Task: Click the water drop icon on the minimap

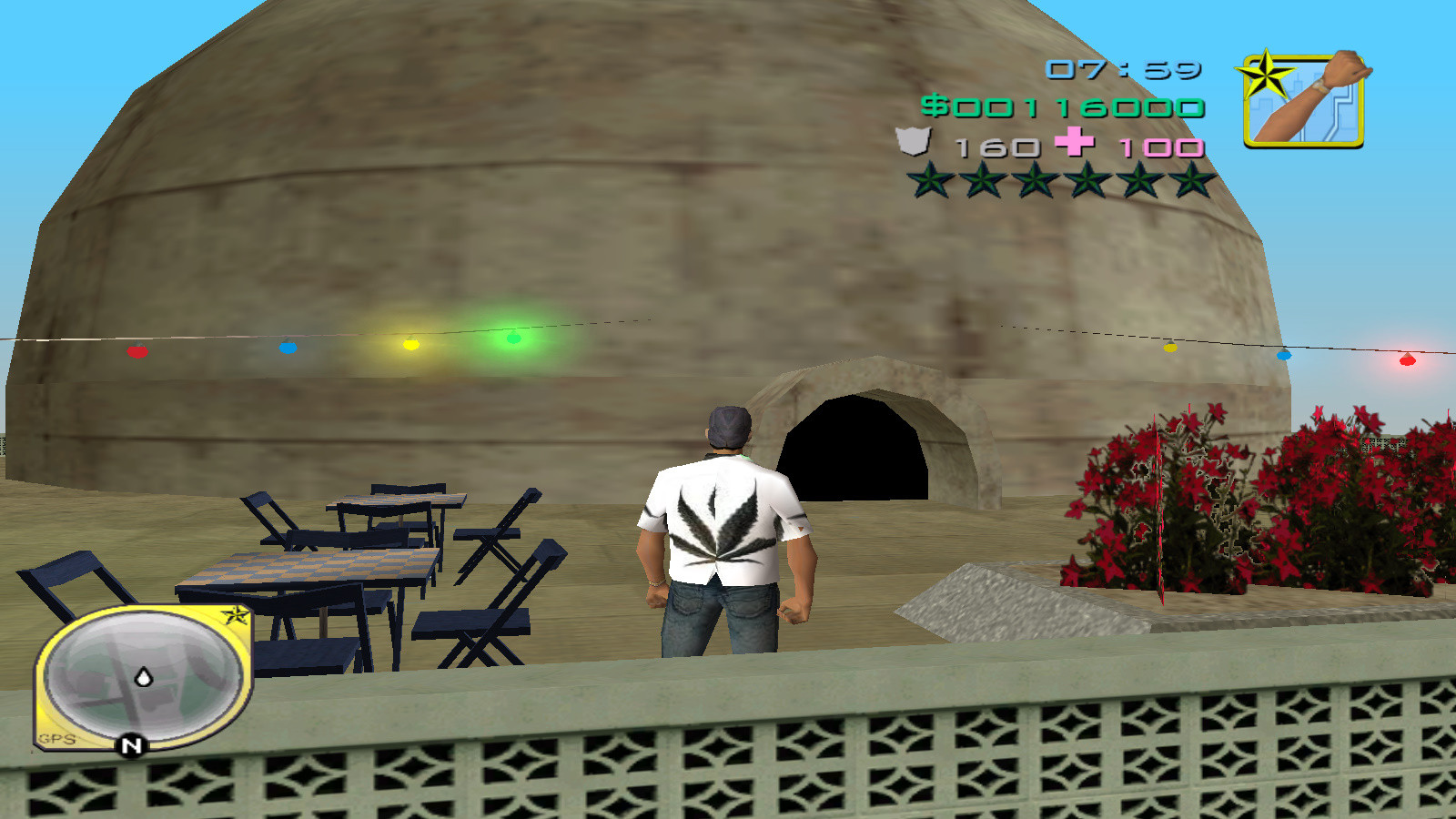Action: [144, 678]
